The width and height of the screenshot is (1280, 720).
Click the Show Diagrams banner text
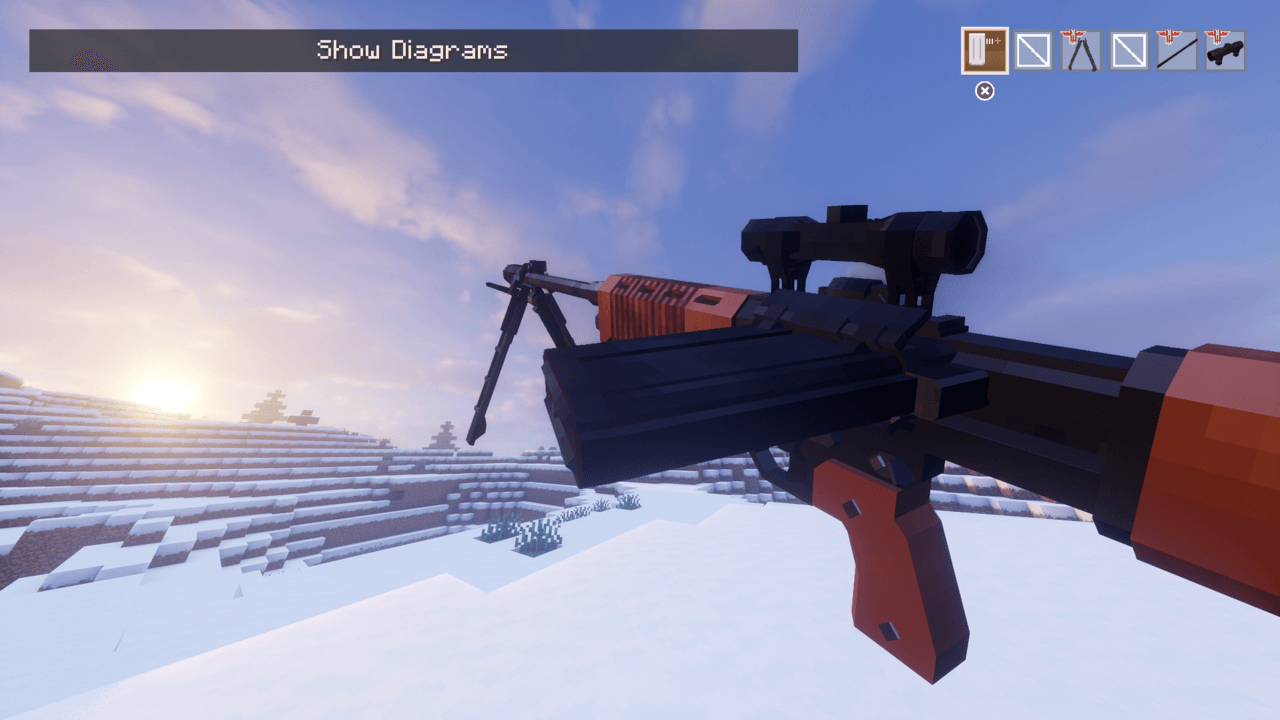tap(413, 50)
